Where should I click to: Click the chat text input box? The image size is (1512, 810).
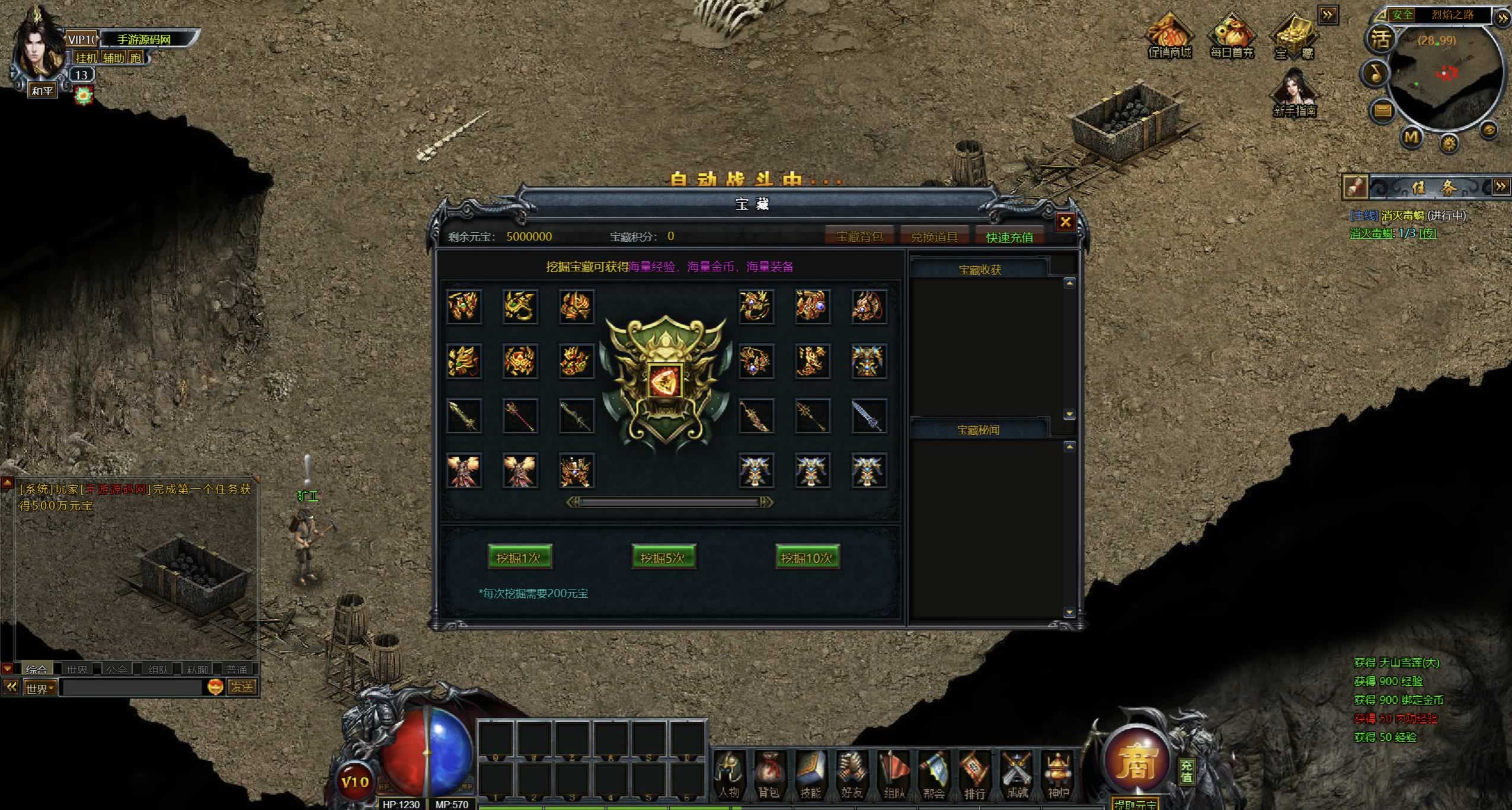pyautogui.click(x=132, y=687)
